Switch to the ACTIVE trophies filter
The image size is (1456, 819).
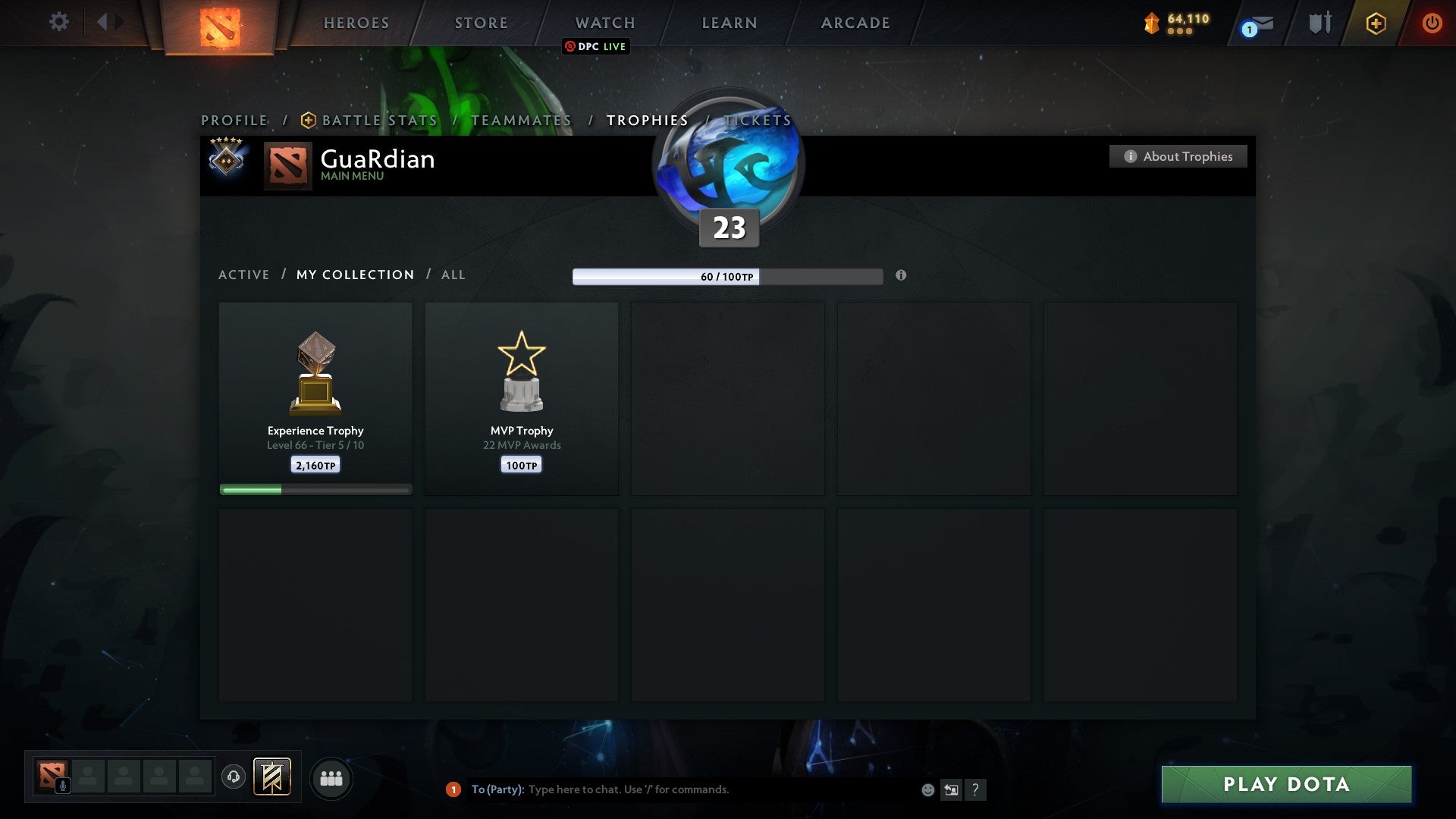coord(244,275)
